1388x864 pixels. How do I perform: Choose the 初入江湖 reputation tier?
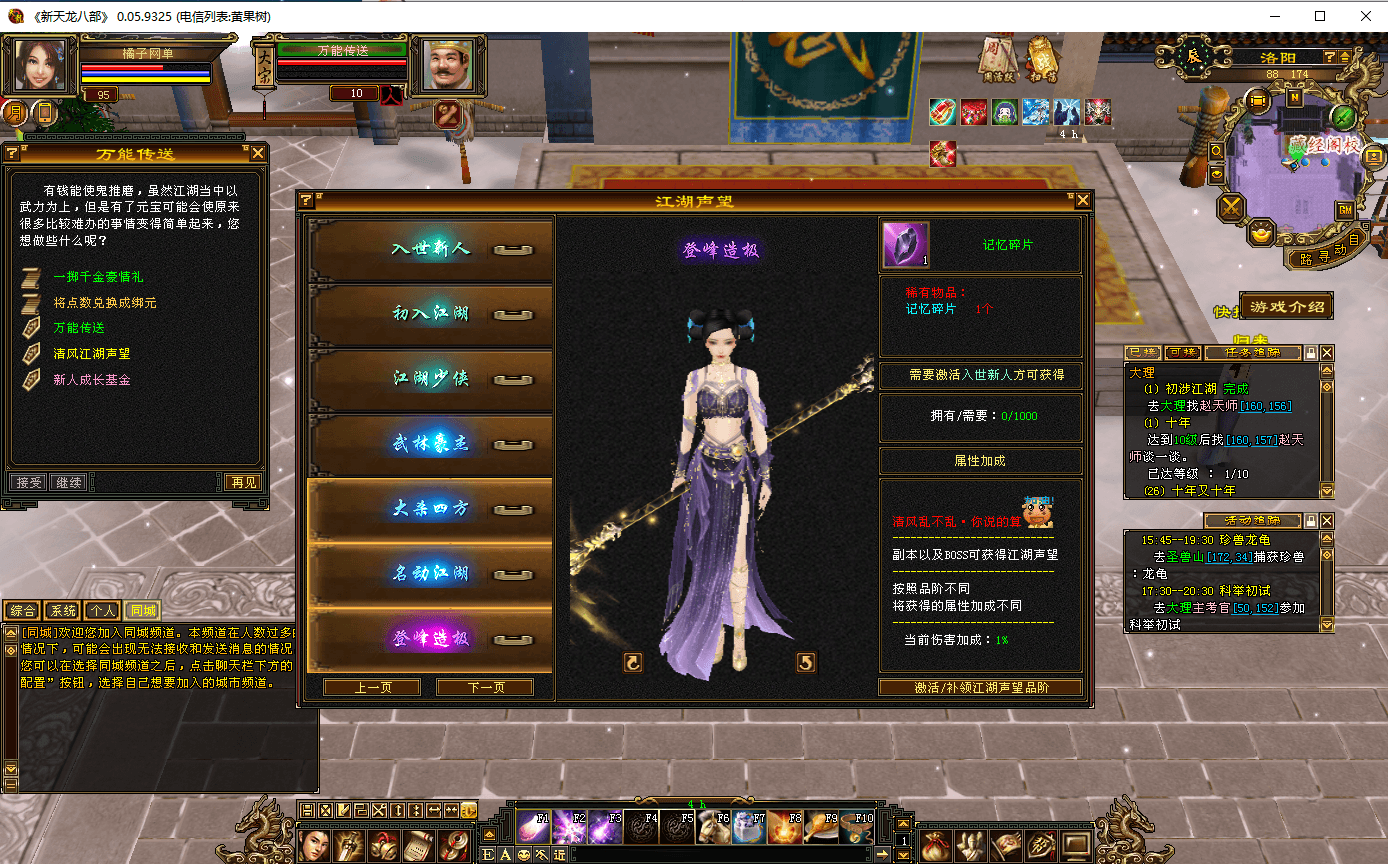coord(431,314)
